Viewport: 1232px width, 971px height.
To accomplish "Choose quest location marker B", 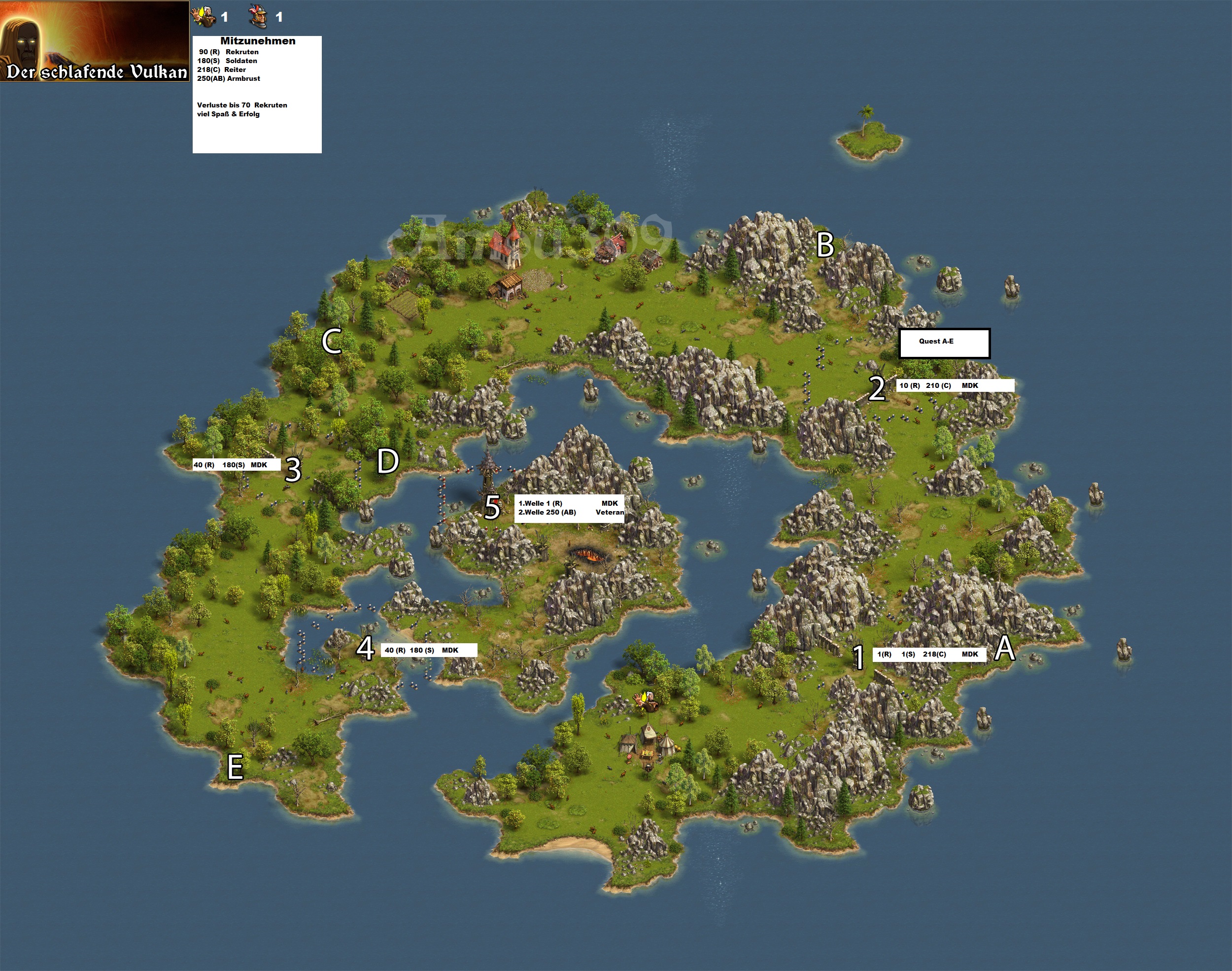I will coord(825,245).
